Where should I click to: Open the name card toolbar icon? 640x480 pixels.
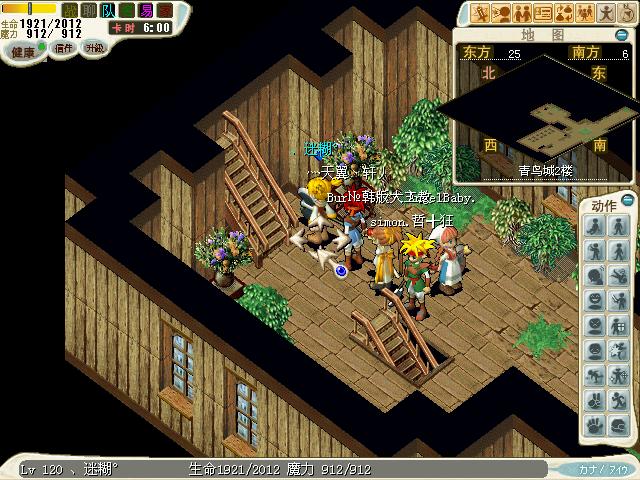tap(543, 13)
